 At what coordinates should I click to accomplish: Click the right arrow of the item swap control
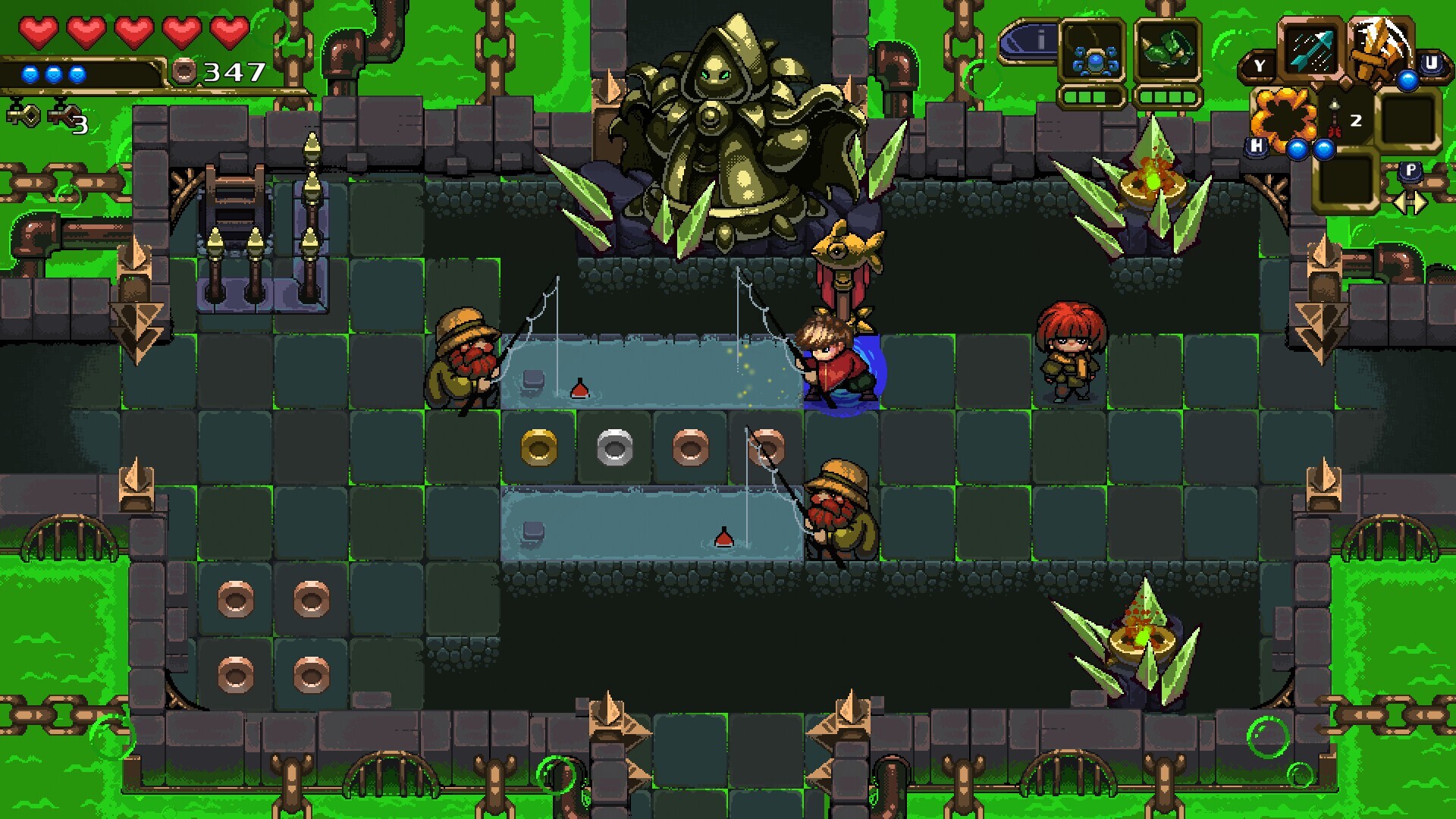click(x=1420, y=202)
